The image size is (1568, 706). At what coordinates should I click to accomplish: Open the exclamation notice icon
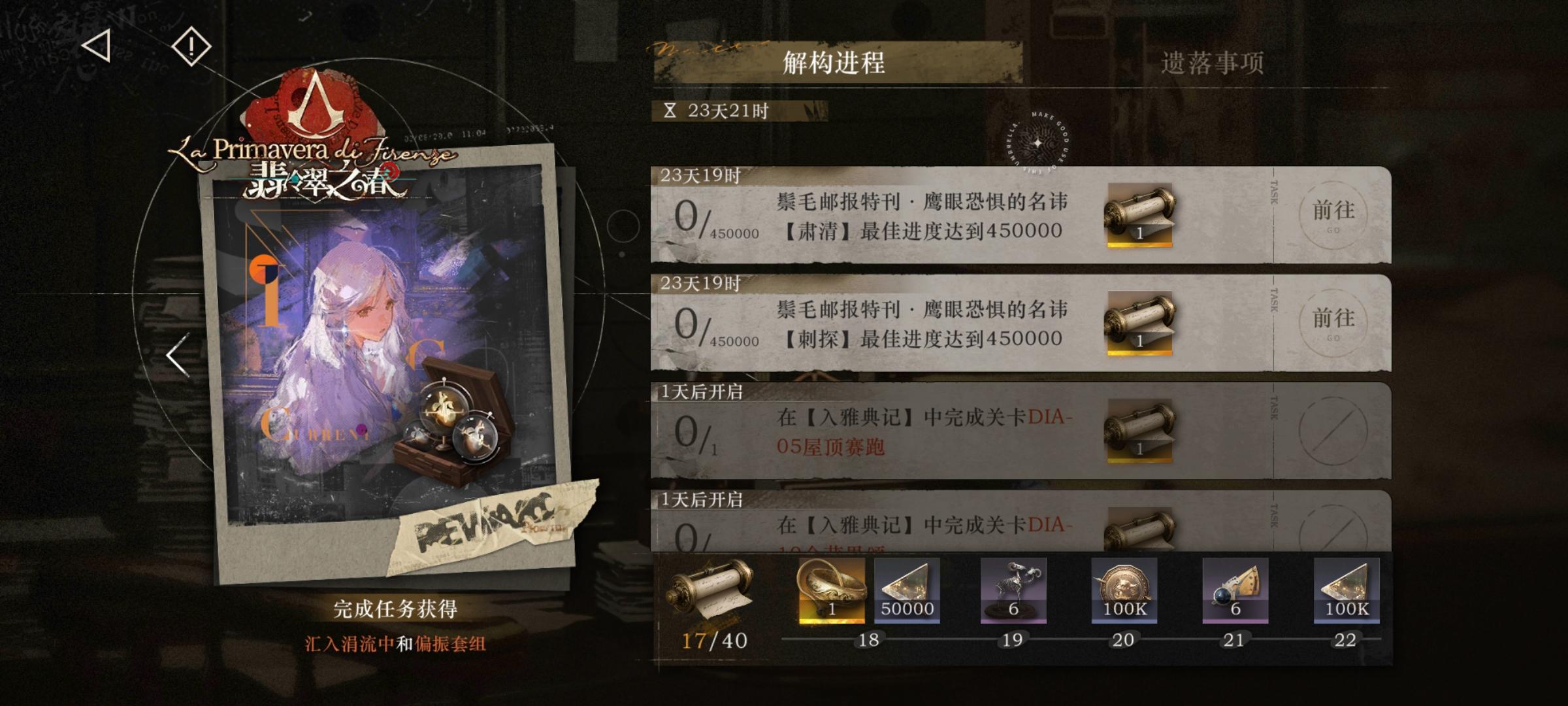190,46
